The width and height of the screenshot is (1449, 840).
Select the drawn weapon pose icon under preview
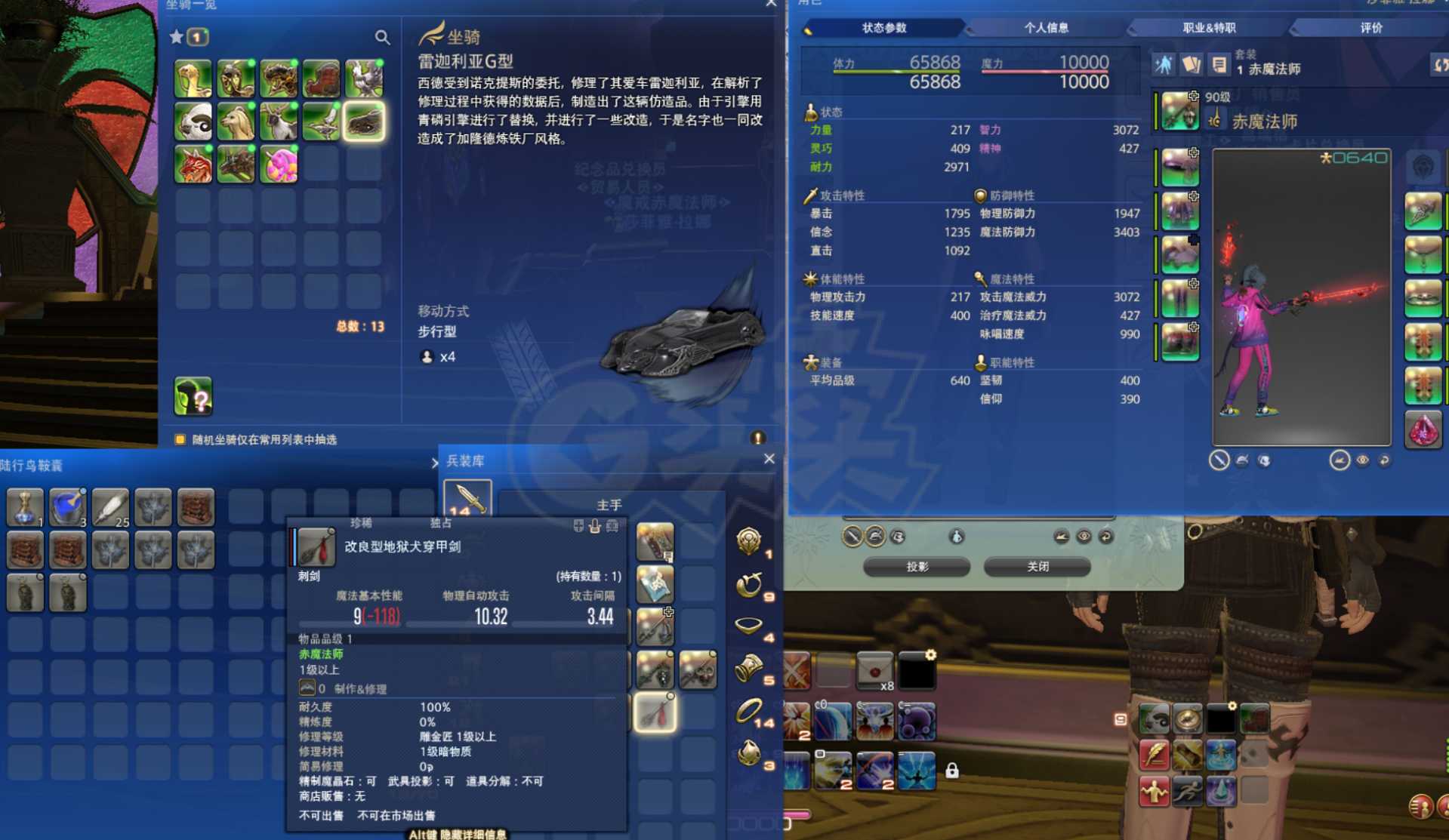(1219, 460)
